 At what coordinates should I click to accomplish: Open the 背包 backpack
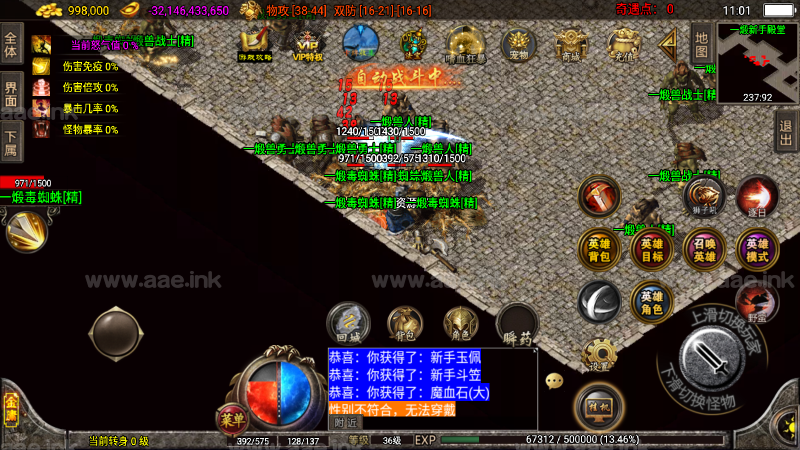coord(403,323)
